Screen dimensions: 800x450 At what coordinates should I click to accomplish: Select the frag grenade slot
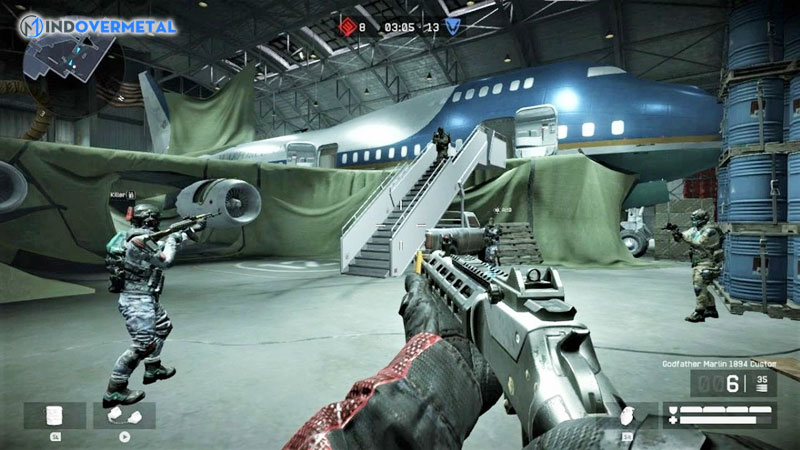(x=628, y=414)
